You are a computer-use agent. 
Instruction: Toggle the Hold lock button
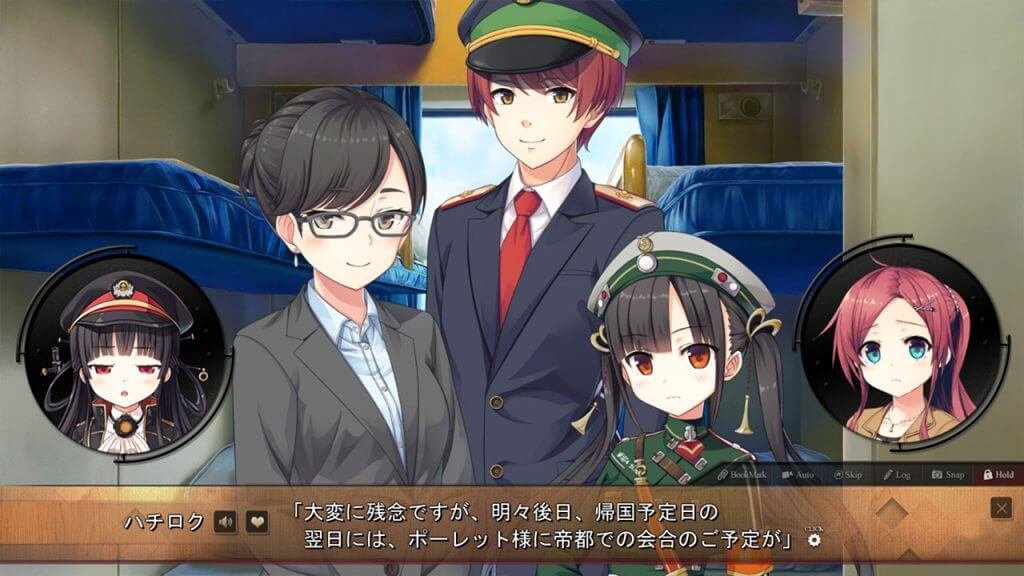(998, 474)
